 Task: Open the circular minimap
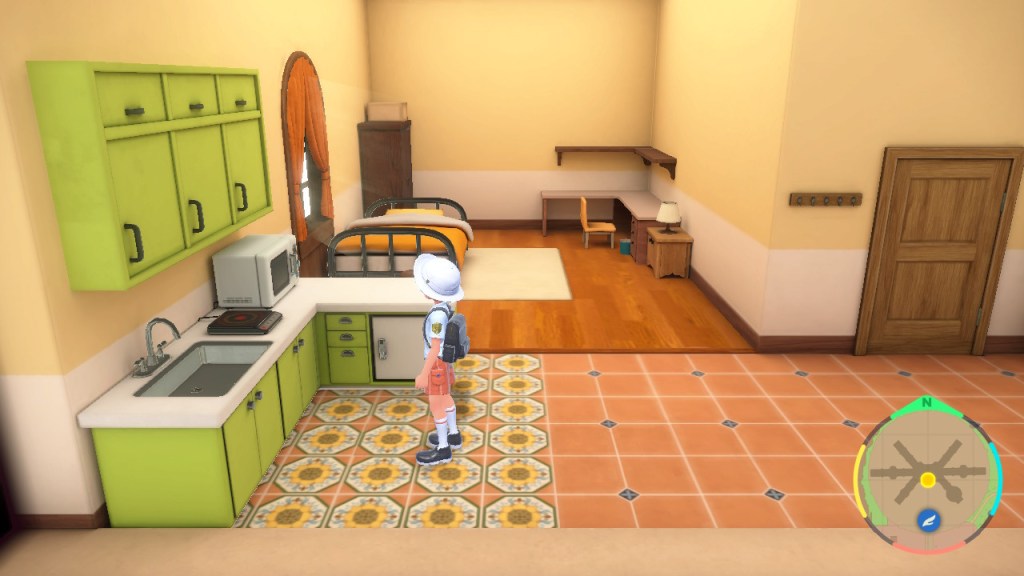pyautogui.click(x=927, y=475)
